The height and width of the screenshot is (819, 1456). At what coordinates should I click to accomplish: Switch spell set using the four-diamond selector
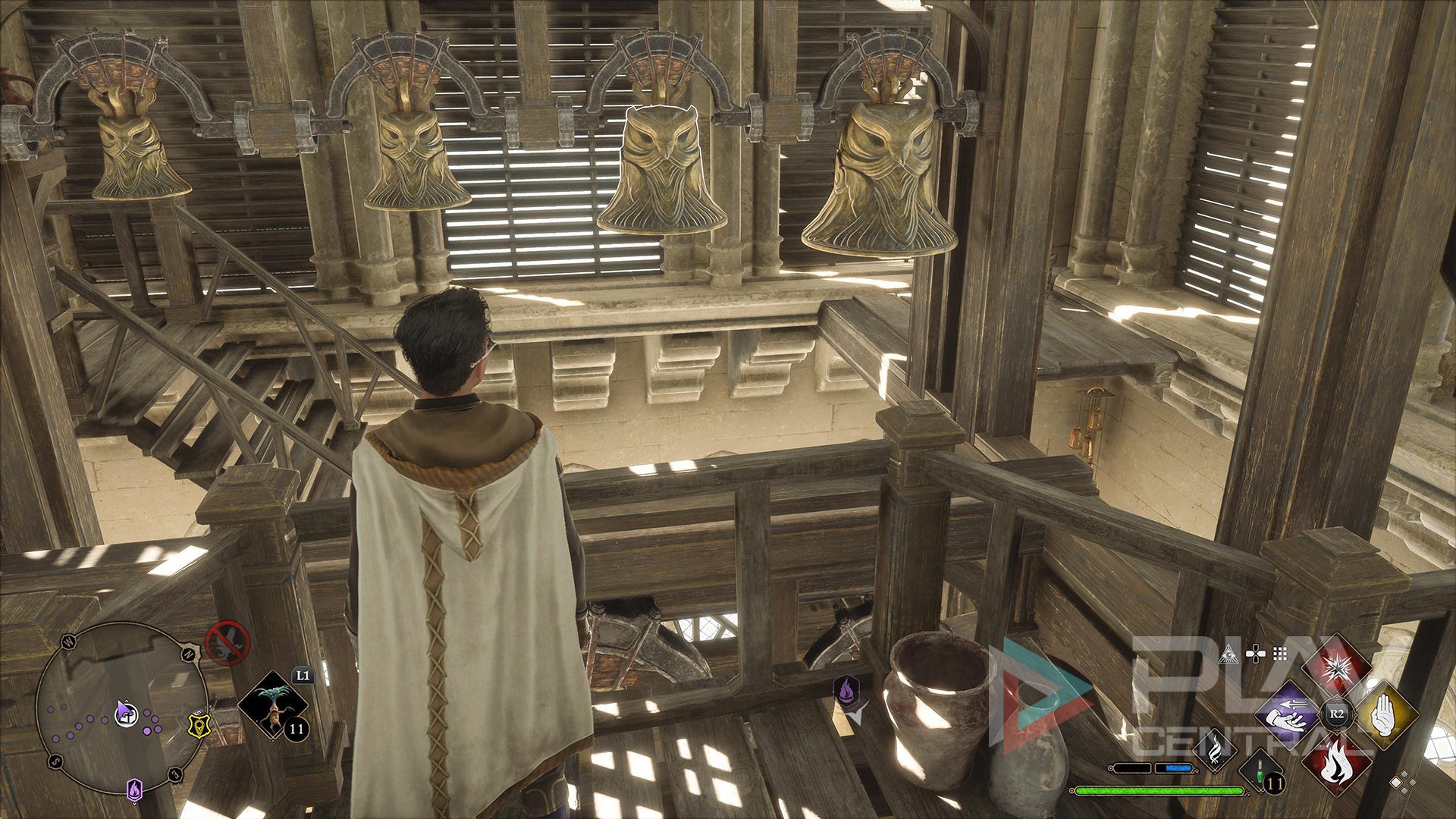pos(1404,782)
